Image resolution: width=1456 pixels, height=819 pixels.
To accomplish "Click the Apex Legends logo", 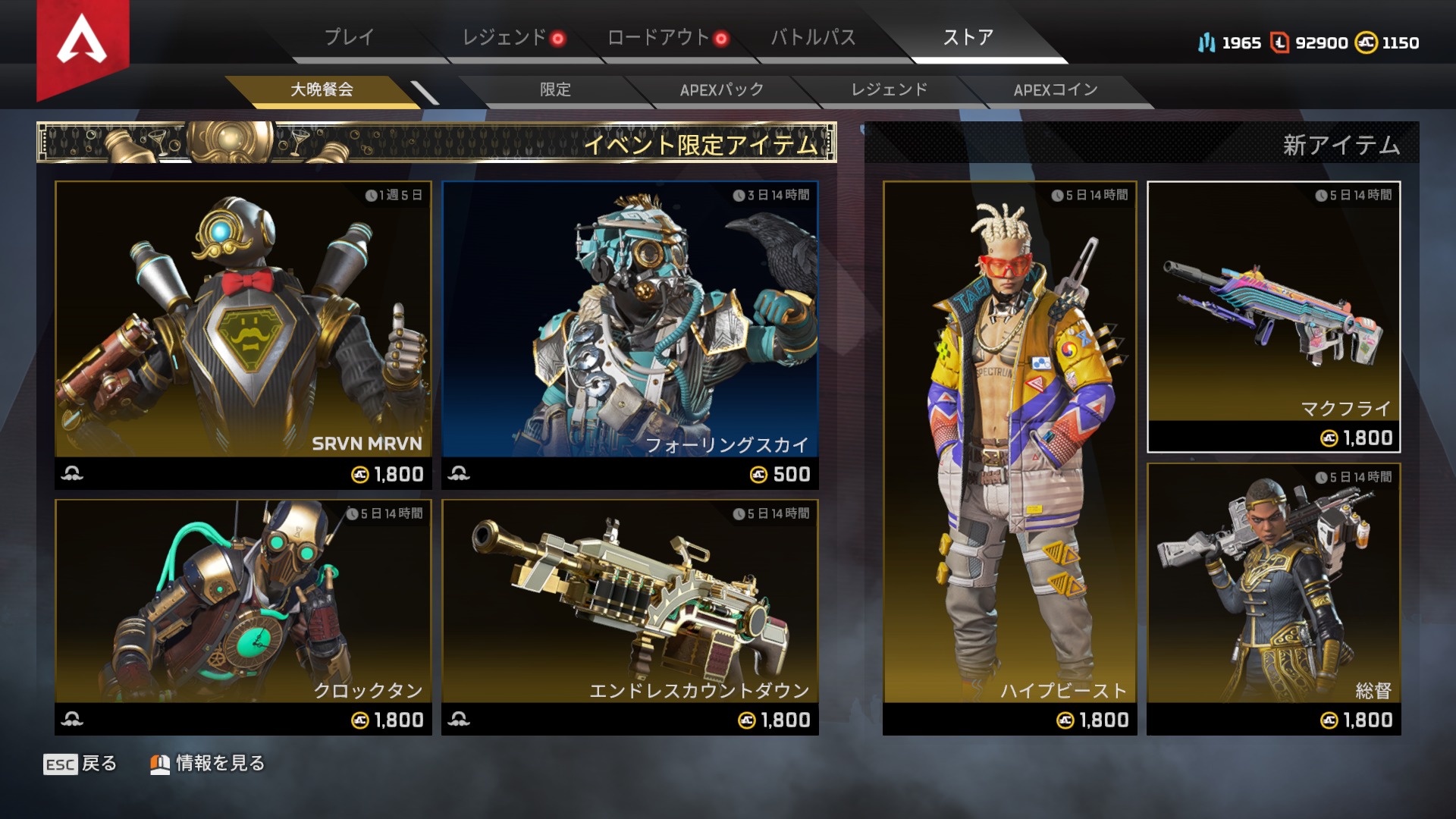I will (83, 42).
